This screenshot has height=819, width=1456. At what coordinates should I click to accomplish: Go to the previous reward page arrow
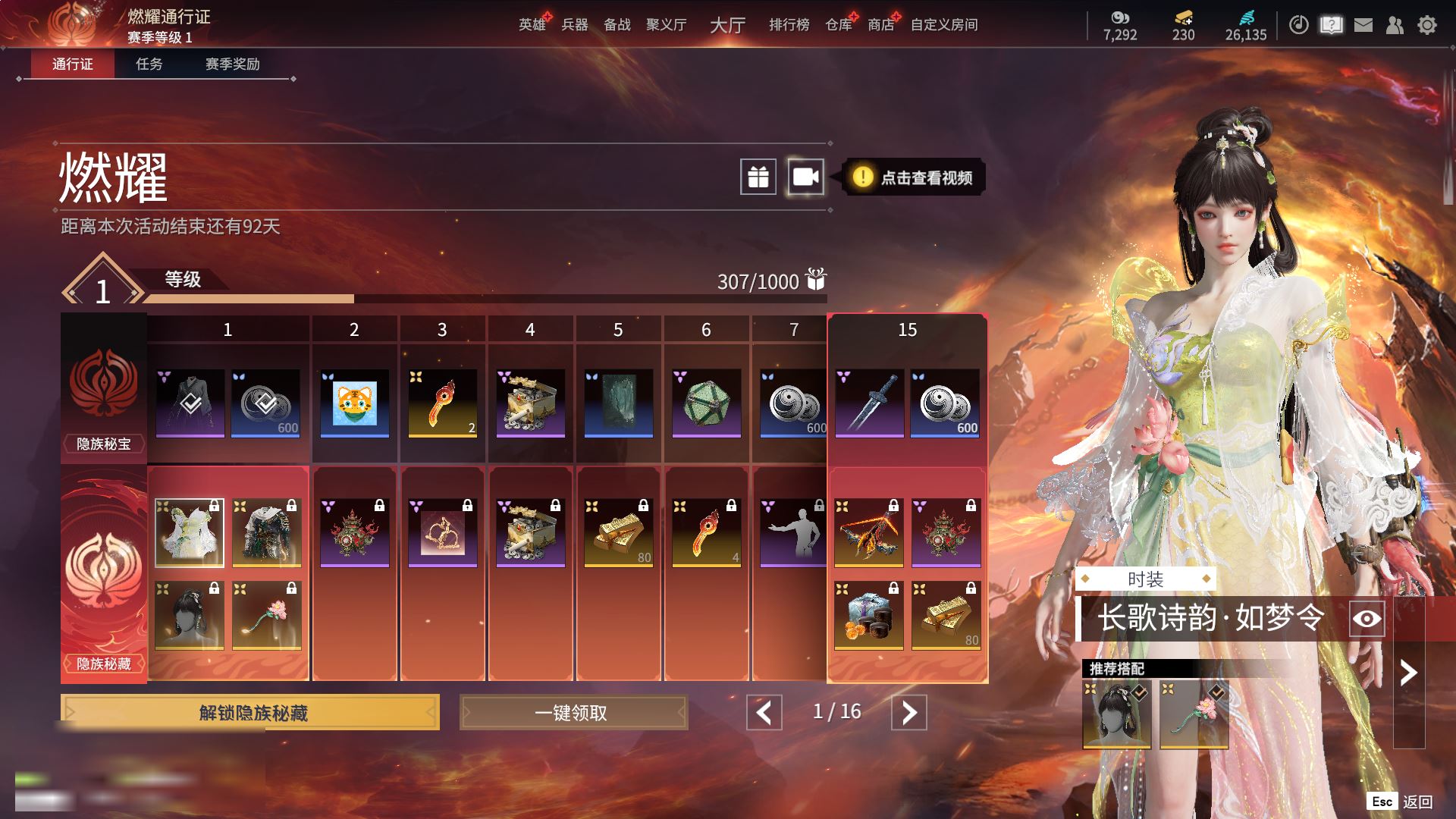(764, 713)
